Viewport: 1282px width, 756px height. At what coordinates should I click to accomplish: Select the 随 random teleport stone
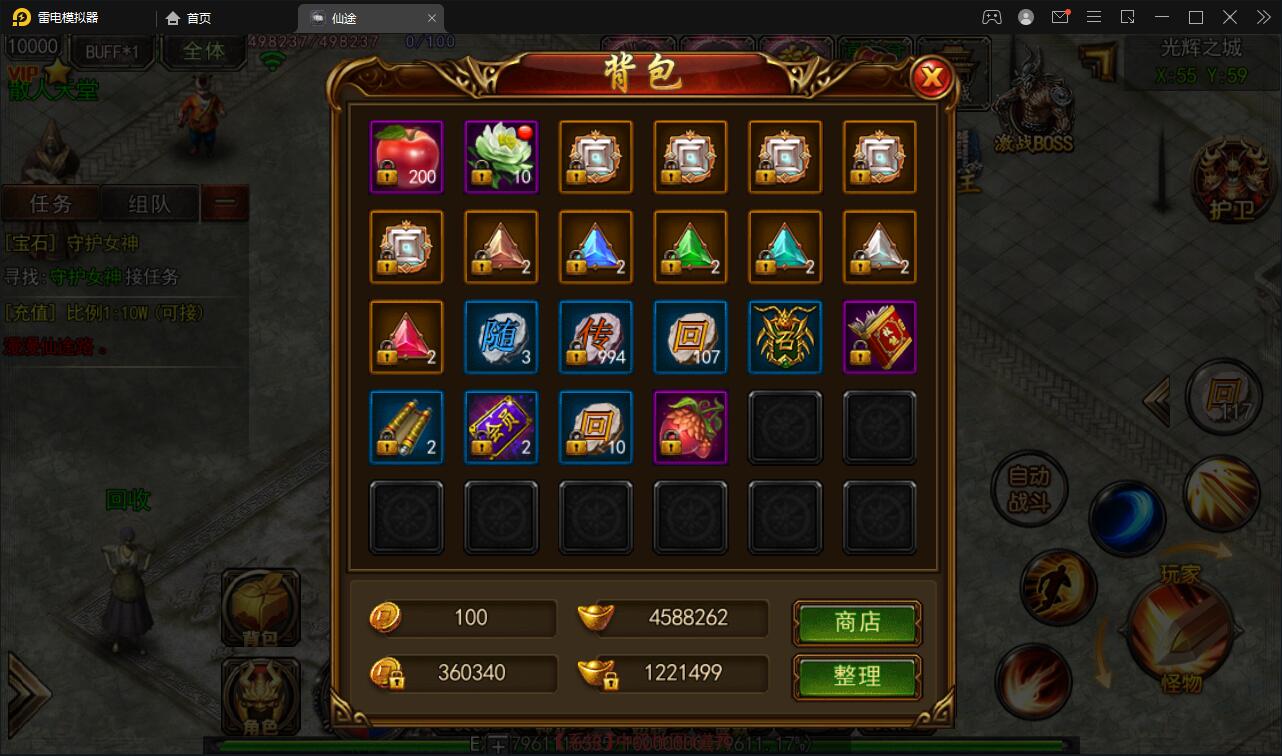coord(501,337)
